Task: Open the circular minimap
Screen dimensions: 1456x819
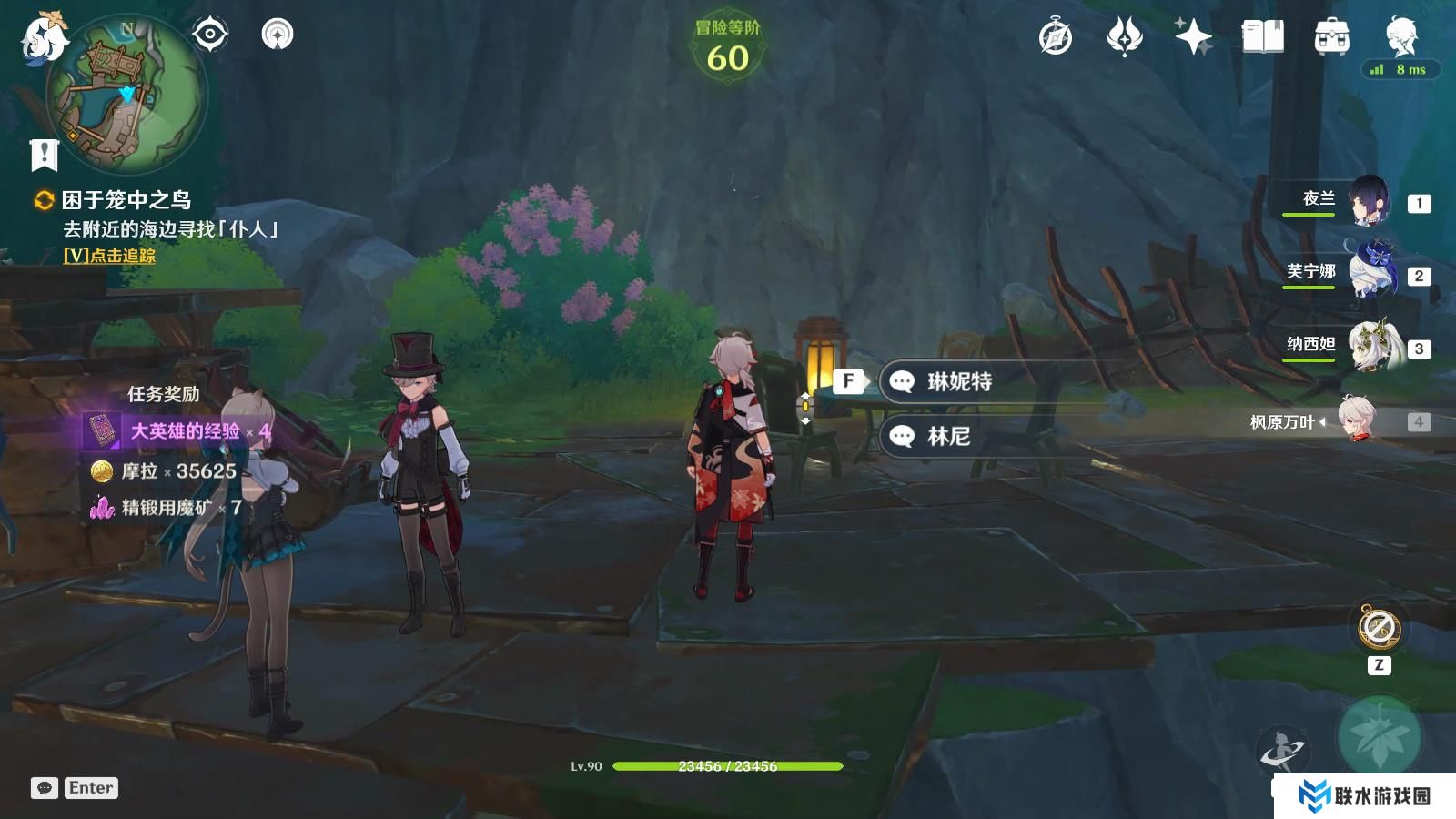Action: (x=126, y=96)
